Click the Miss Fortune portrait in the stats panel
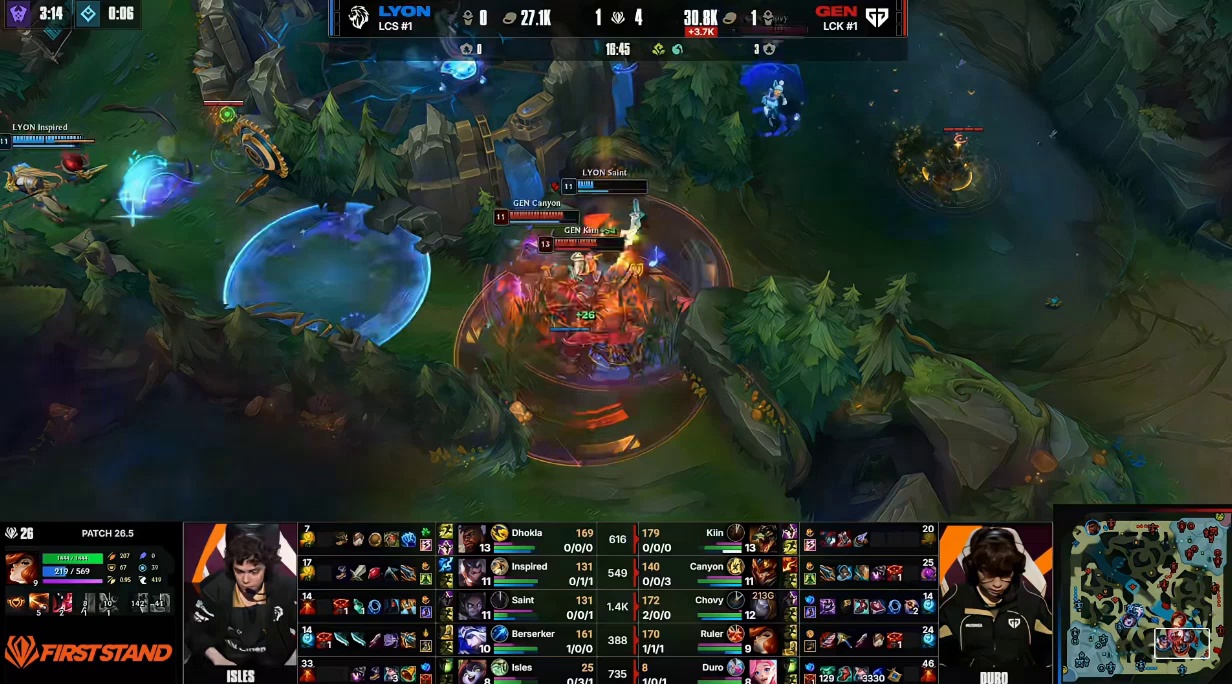 coord(20,568)
